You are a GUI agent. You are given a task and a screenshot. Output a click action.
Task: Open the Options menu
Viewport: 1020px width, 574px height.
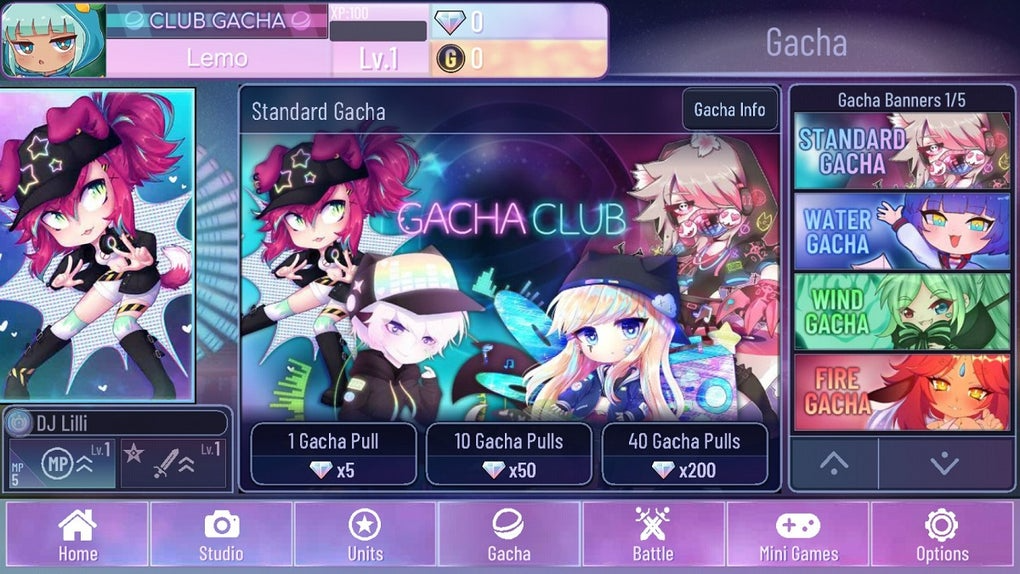(x=942, y=535)
